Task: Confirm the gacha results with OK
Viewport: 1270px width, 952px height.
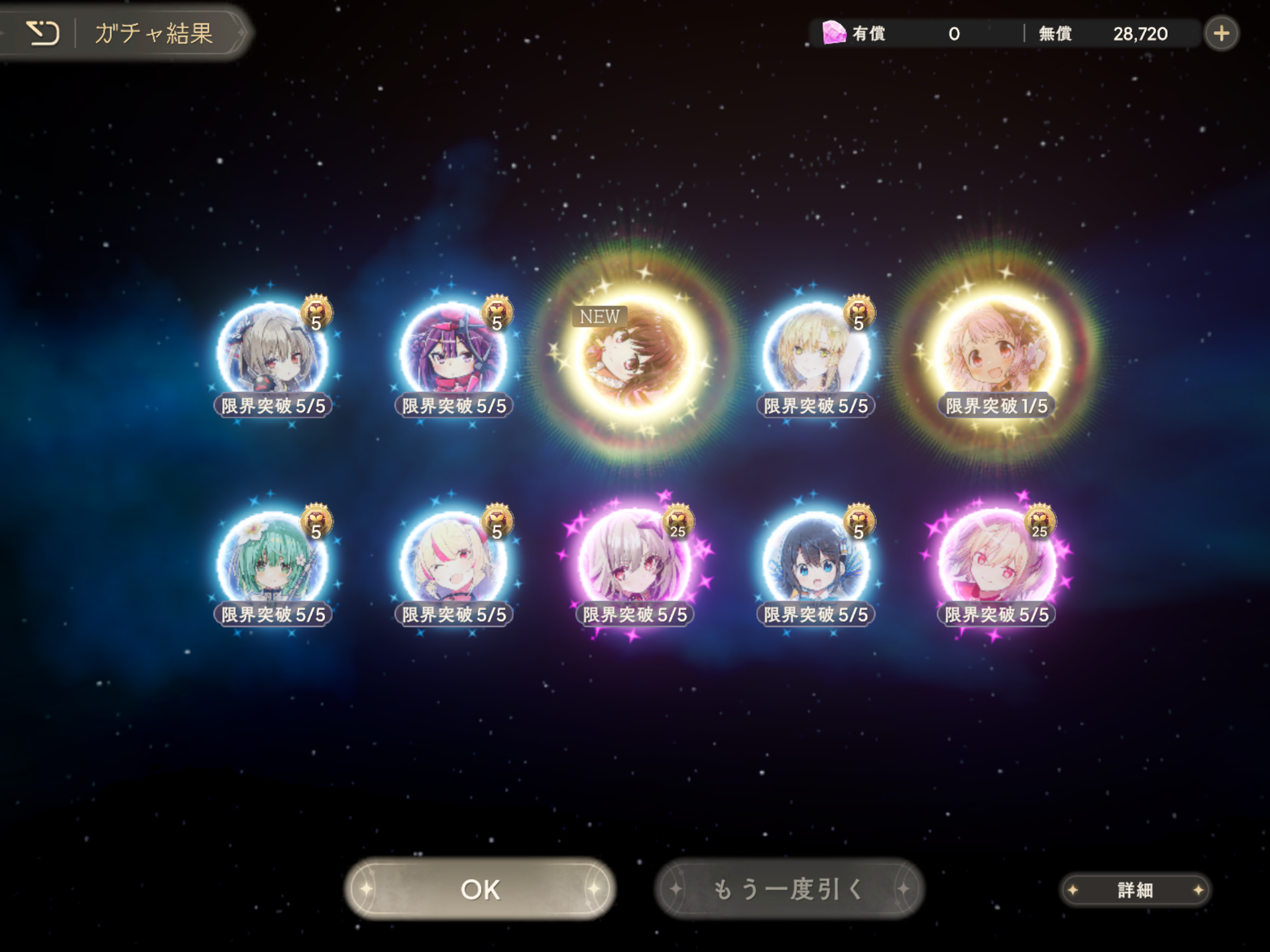Action: tap(480, 889)
